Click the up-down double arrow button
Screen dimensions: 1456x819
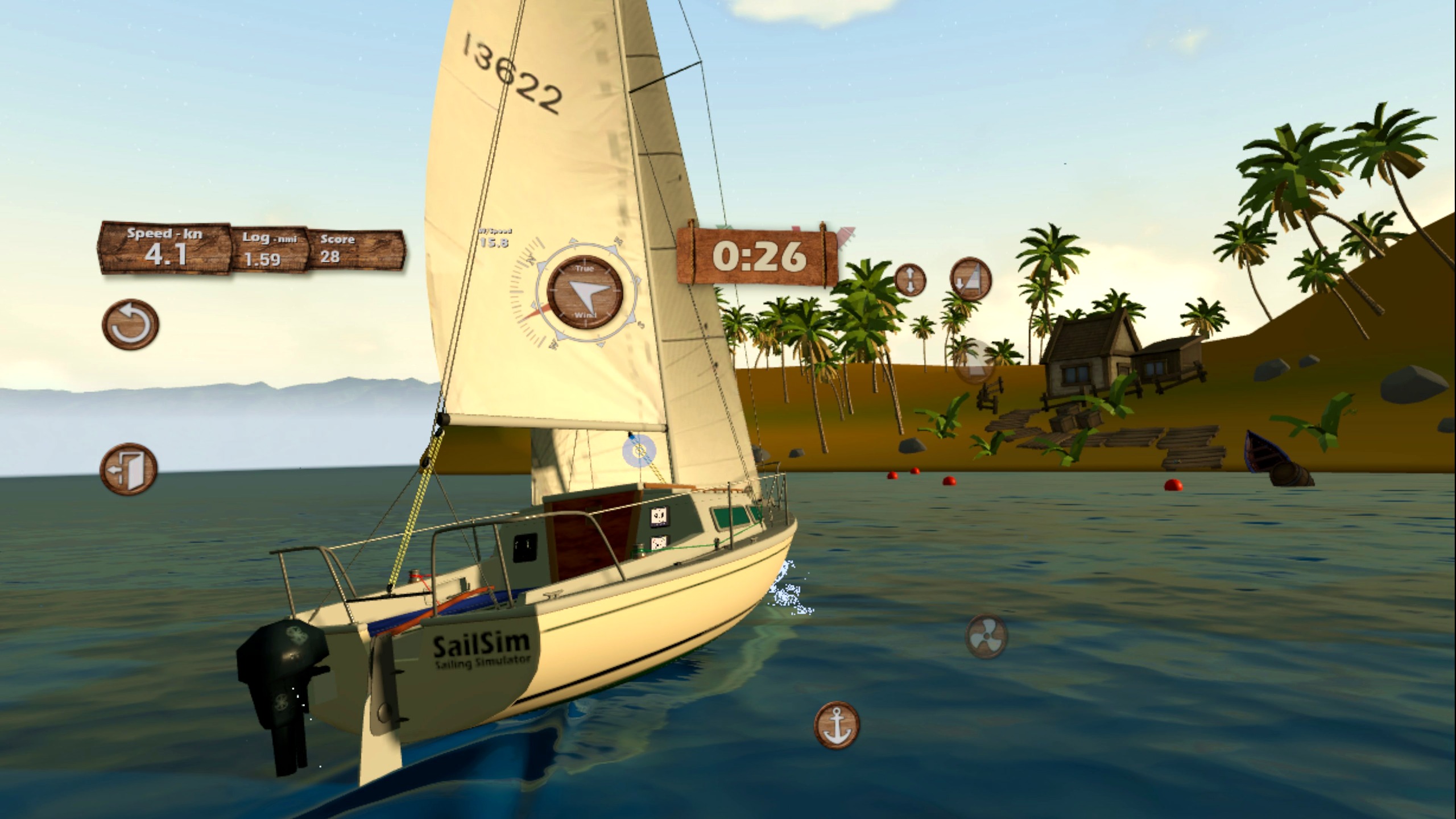pos(910,280)
